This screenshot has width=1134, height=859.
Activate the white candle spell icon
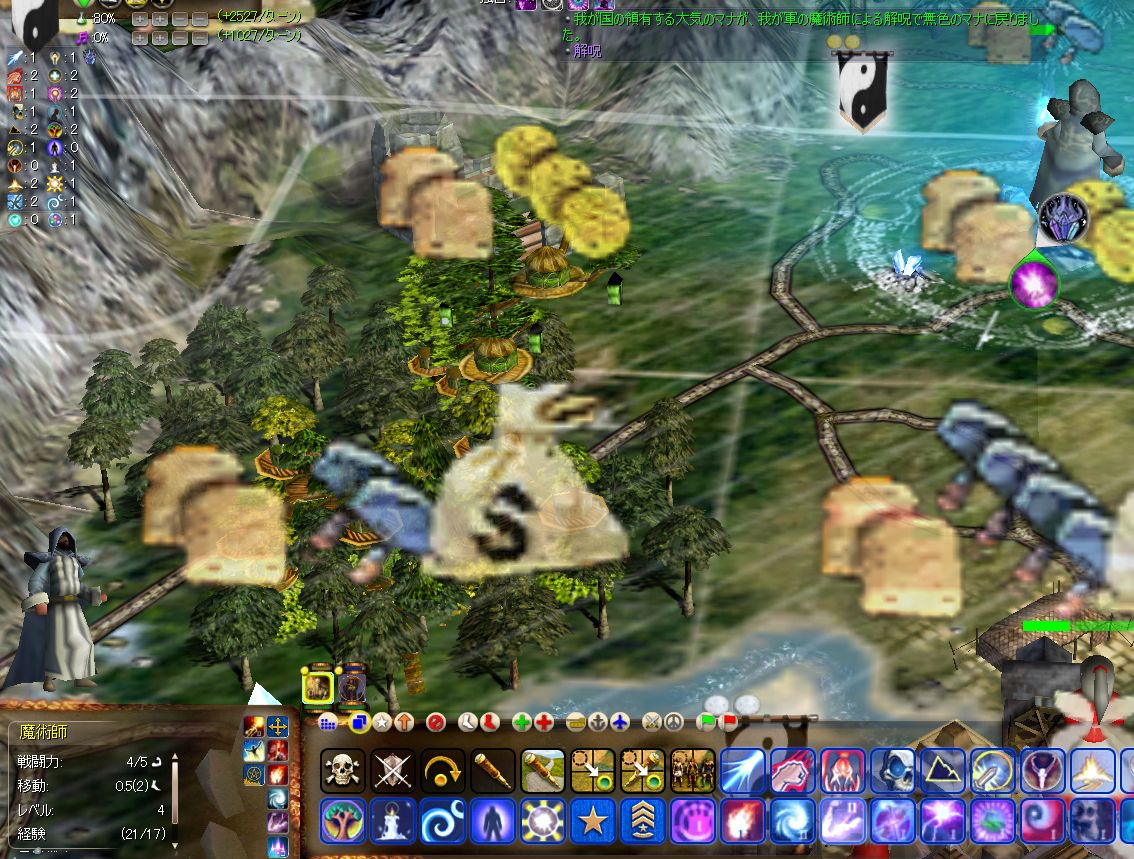click(393, 820)
